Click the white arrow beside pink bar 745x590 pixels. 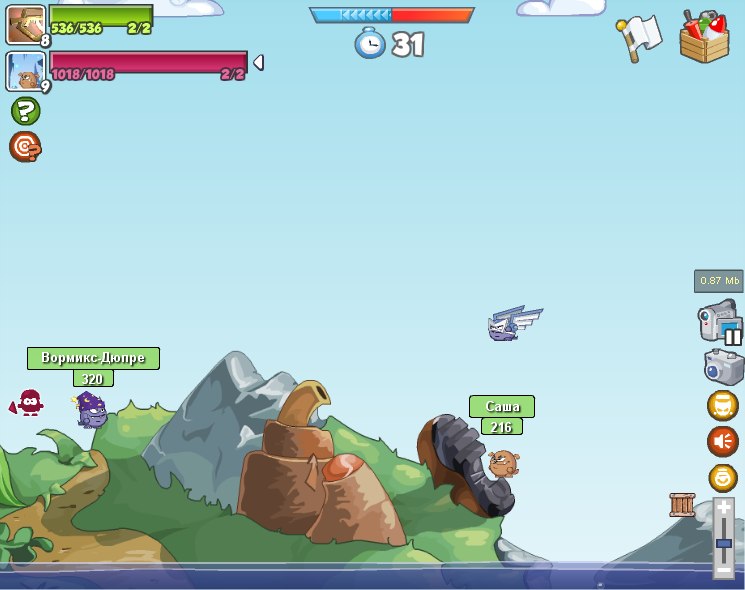click(x=258, y=63)
